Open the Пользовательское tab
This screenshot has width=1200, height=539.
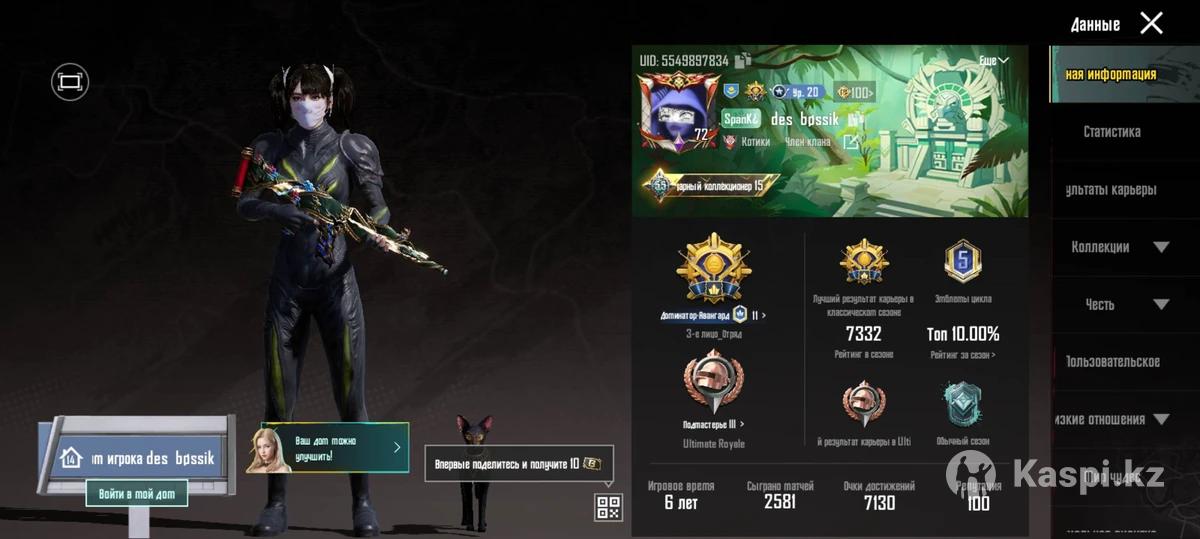[1111, 362]
